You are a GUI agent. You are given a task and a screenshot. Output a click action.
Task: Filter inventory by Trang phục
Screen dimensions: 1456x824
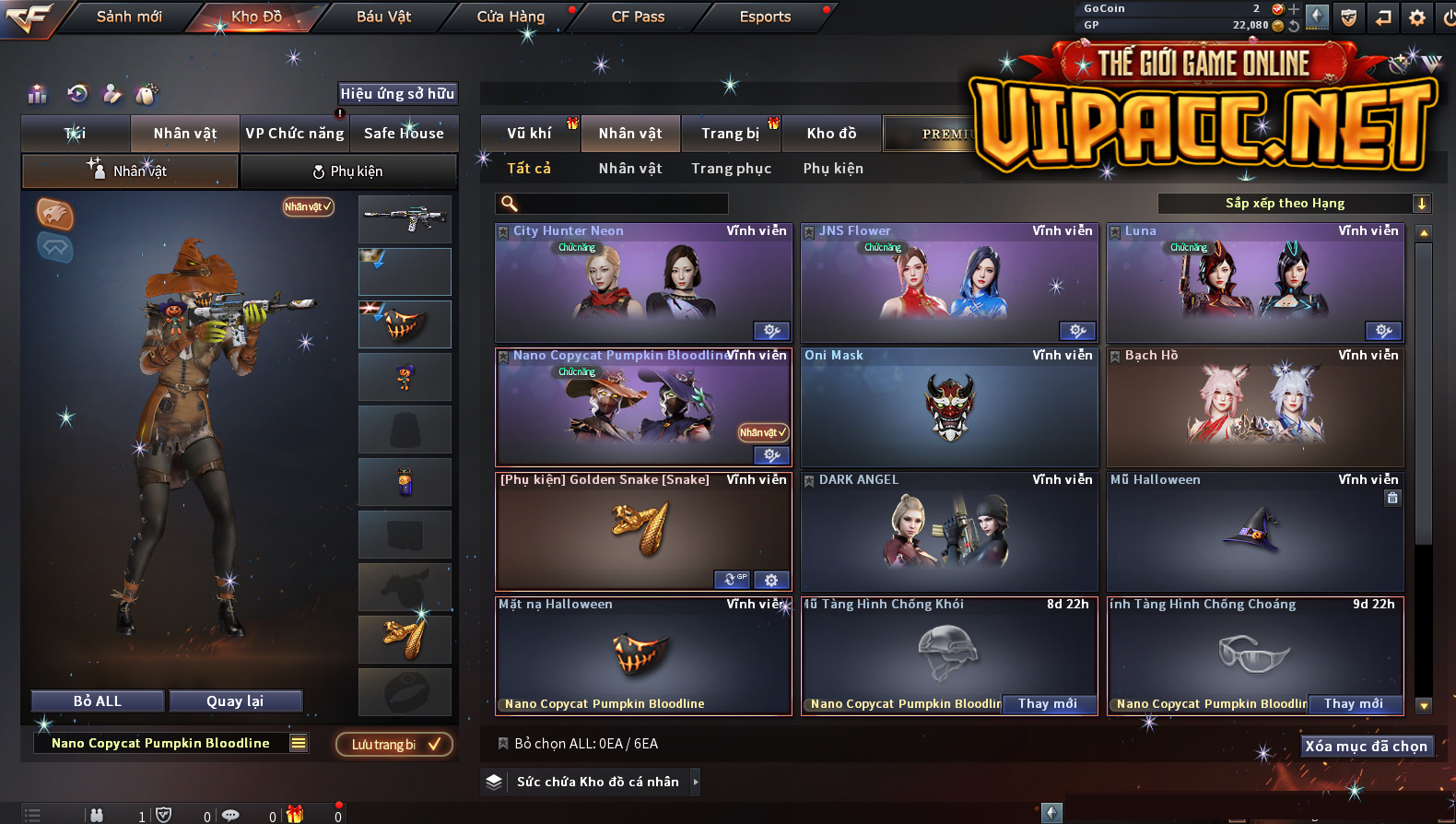pyautogui.click(x=731, y=169)
